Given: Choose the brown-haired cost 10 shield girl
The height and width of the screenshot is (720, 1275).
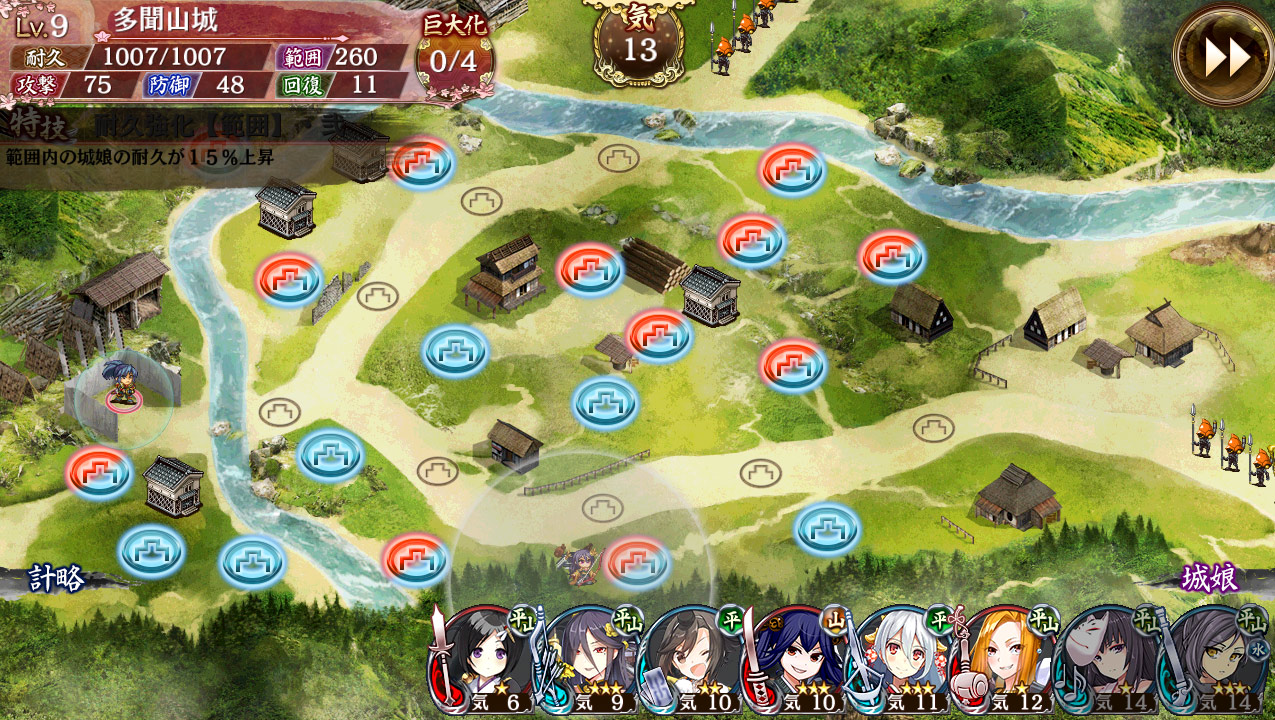Looking at the screenshot, I should coord(692,660).
